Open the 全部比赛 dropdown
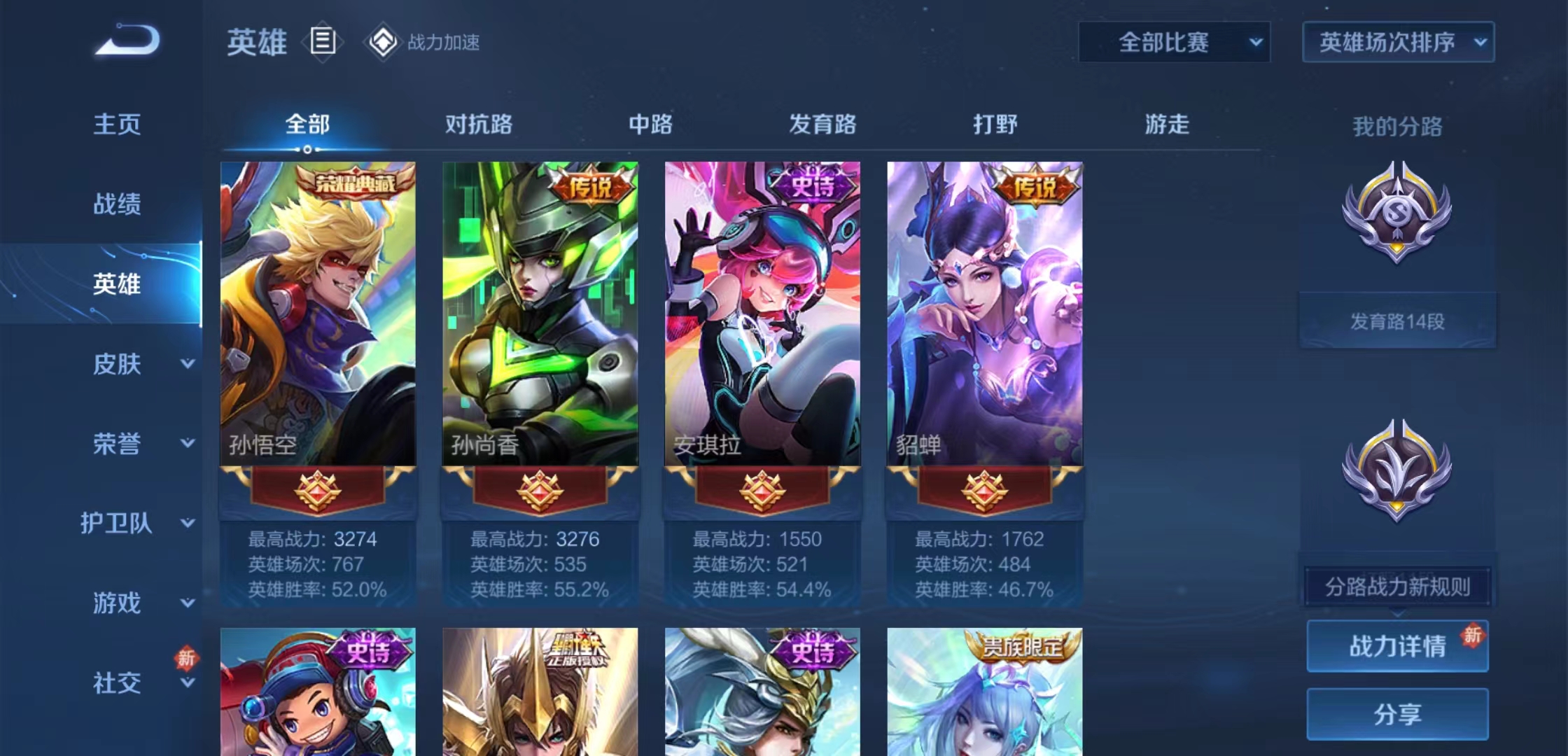 1173,42
